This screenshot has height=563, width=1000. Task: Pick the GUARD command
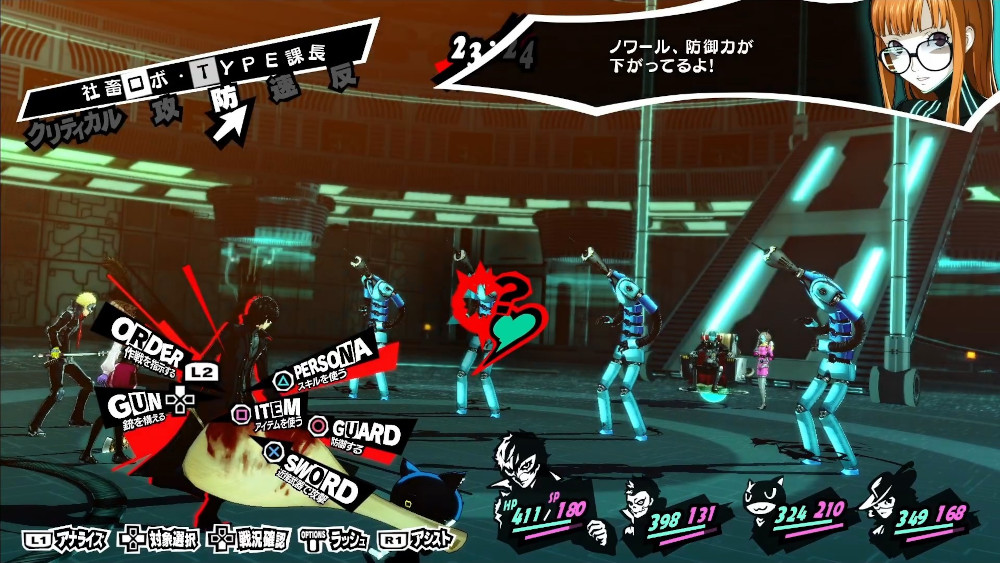pos(359,434)
